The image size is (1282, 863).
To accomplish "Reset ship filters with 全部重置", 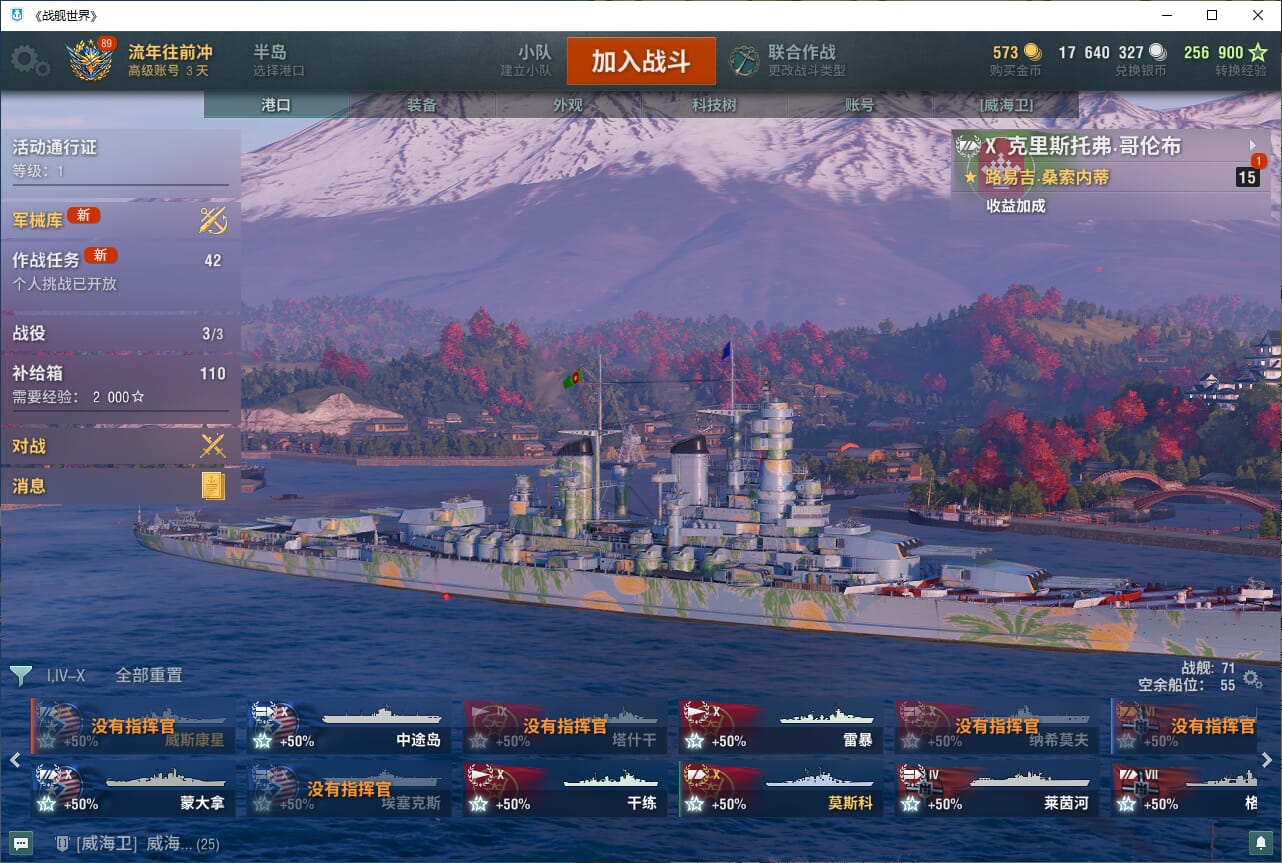I will [x=148, y=675].
